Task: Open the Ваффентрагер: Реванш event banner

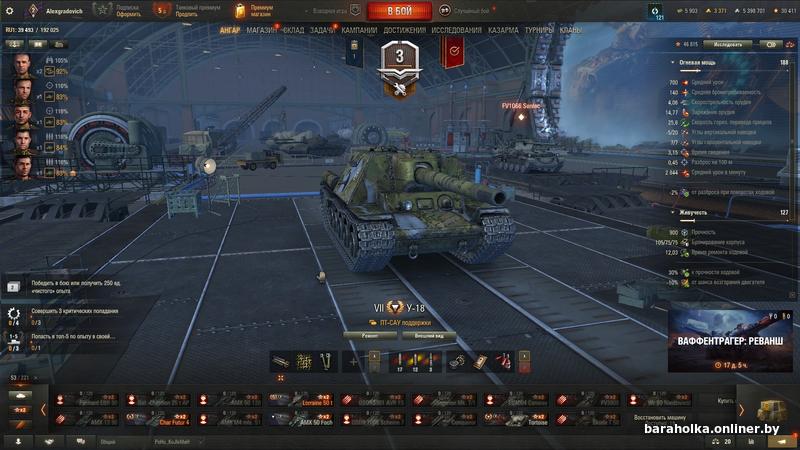Action: coord(733,342)
